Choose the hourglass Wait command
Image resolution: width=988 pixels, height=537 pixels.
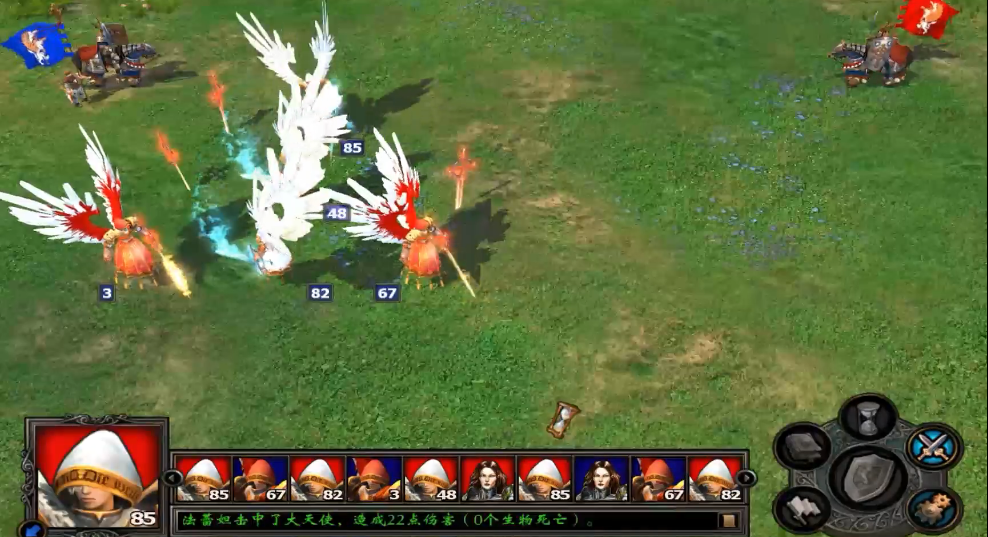point(867,417)
